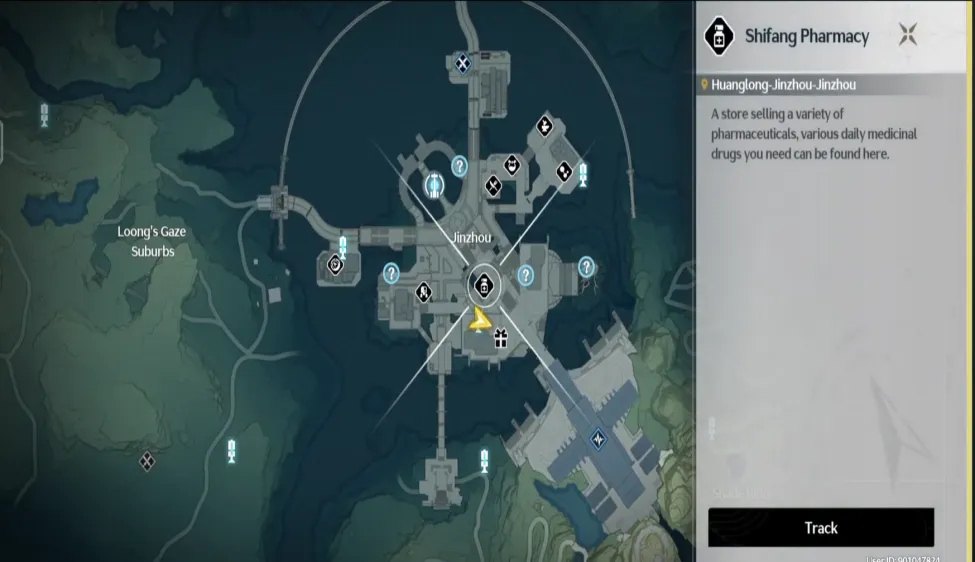Image resolution: width=975 pixels, height=562 pixels.
Task: Select the diamond marker at Jinzhou's north gate
Action: point(462,63)
